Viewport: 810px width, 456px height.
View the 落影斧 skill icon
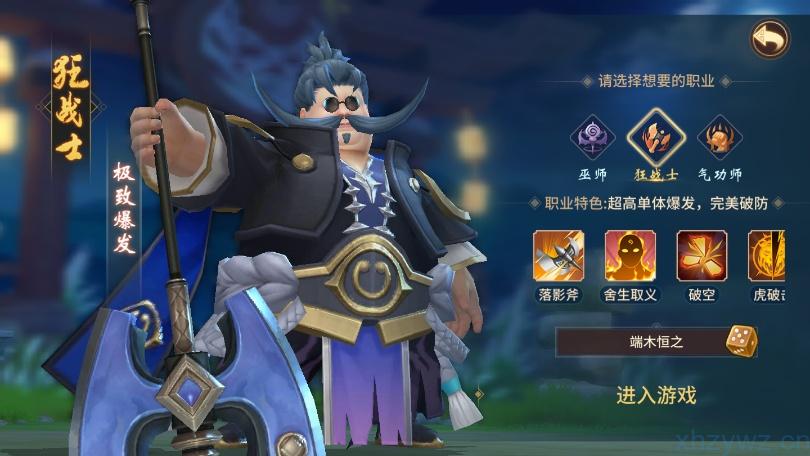point(559,255)
